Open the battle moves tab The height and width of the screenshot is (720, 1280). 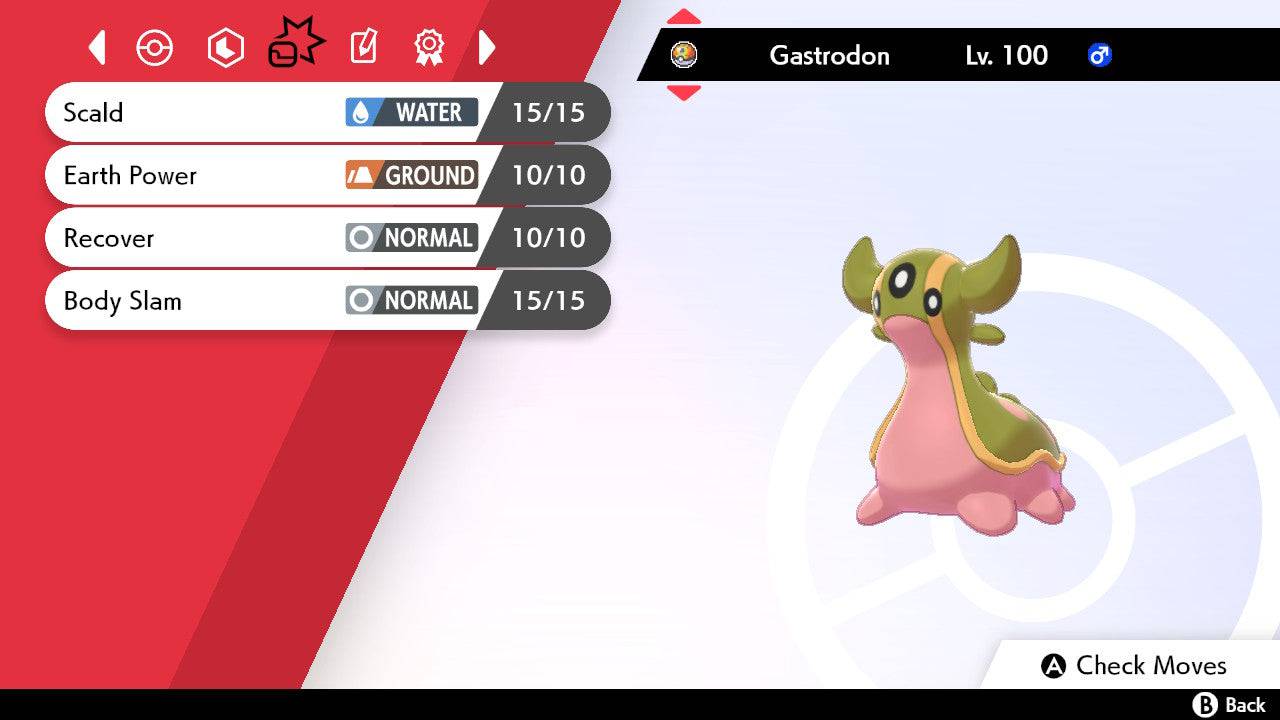pyautogui.click(x=295, y=45)
